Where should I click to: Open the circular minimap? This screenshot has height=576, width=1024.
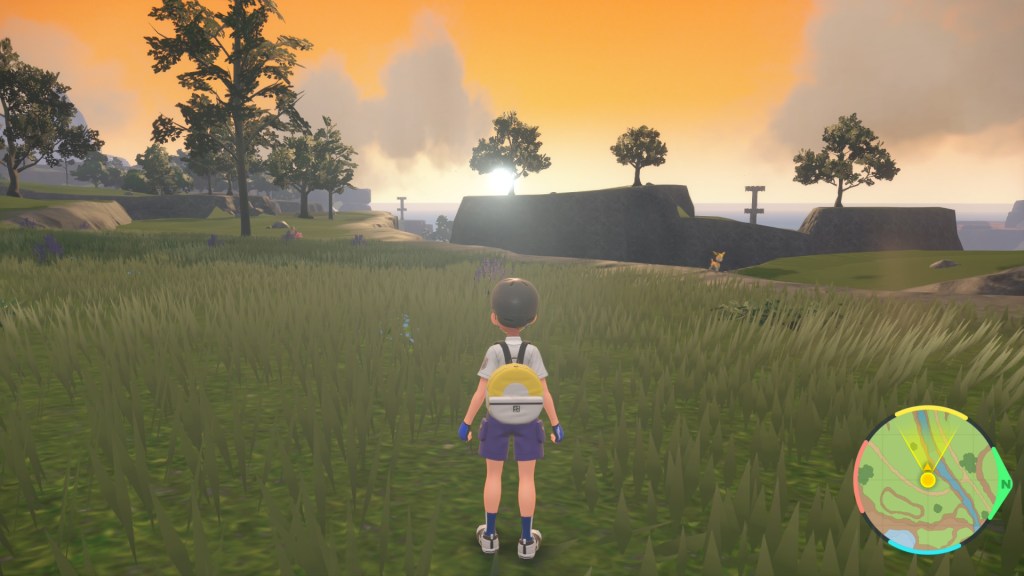(929, 480)
